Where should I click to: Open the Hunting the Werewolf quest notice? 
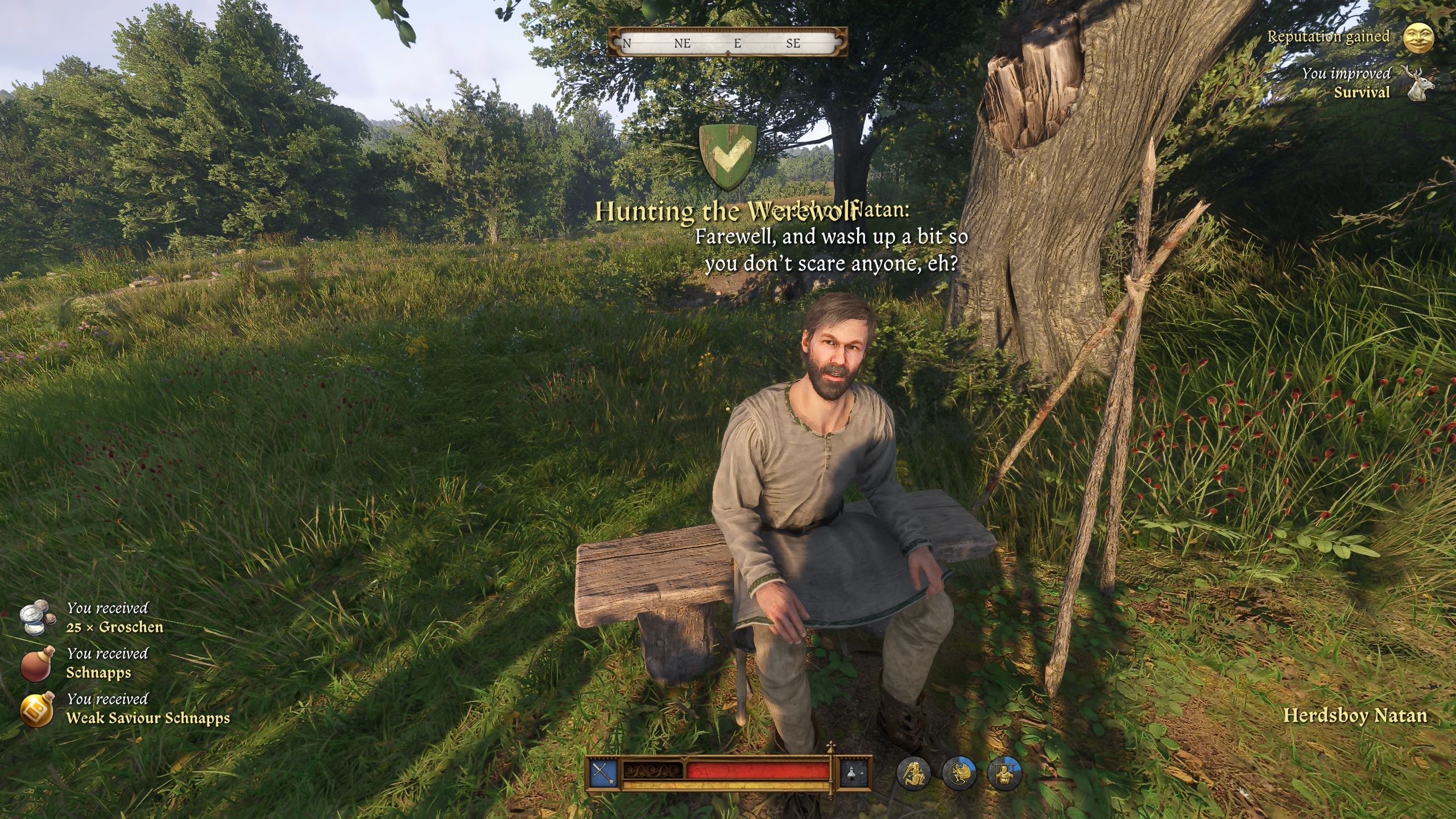point(726,212)
